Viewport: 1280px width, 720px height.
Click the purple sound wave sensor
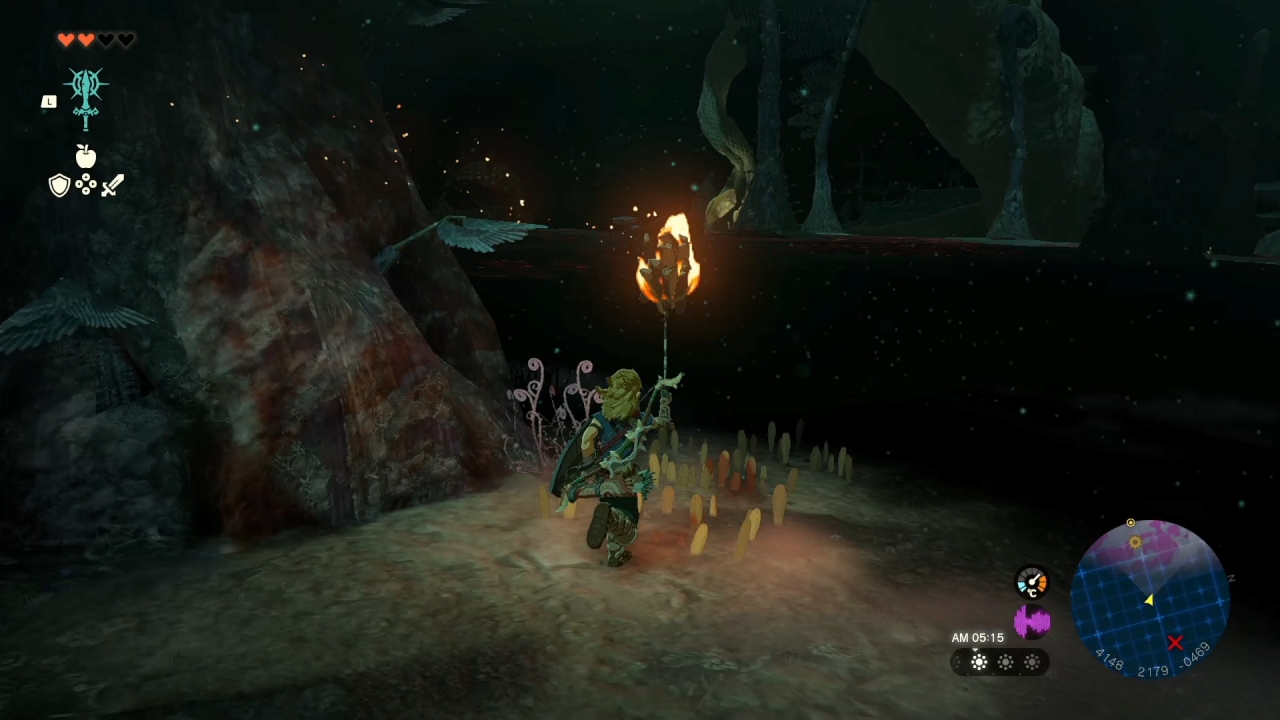coord(1031,622)
